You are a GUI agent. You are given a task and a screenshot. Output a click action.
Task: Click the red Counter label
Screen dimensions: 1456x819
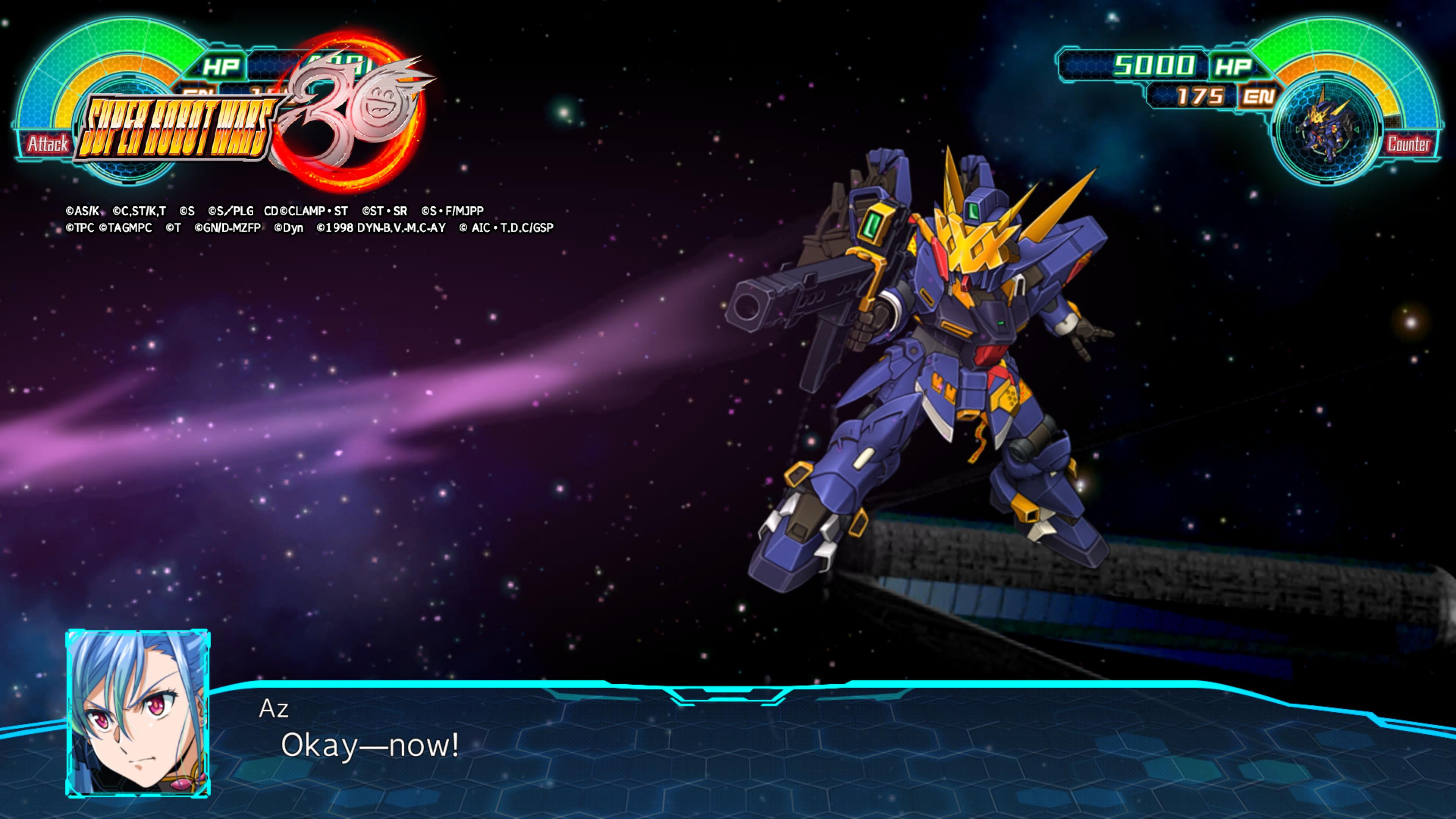tap(1408, 144)
